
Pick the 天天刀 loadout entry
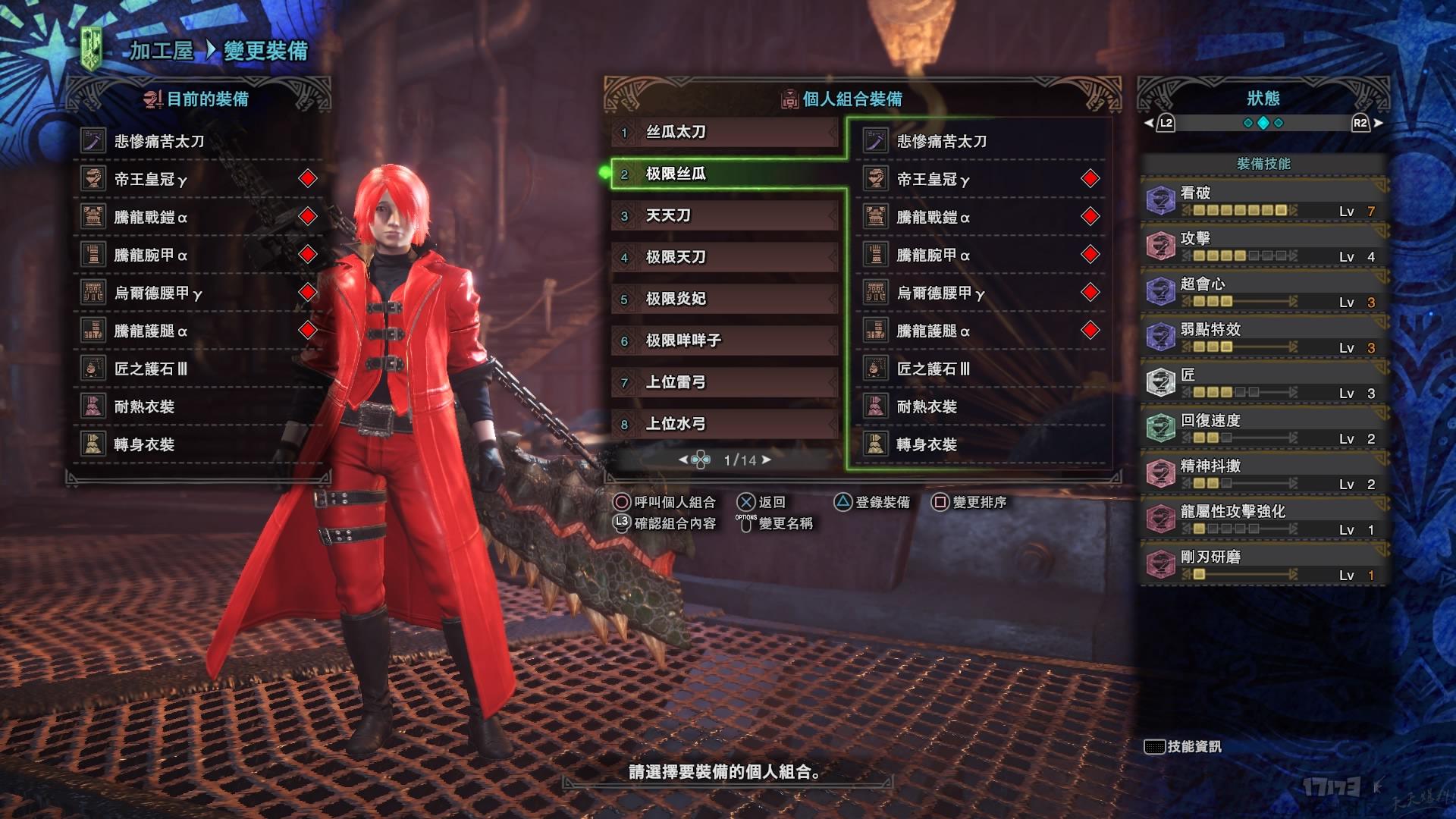pyautogui.click(x=724, y=216)
